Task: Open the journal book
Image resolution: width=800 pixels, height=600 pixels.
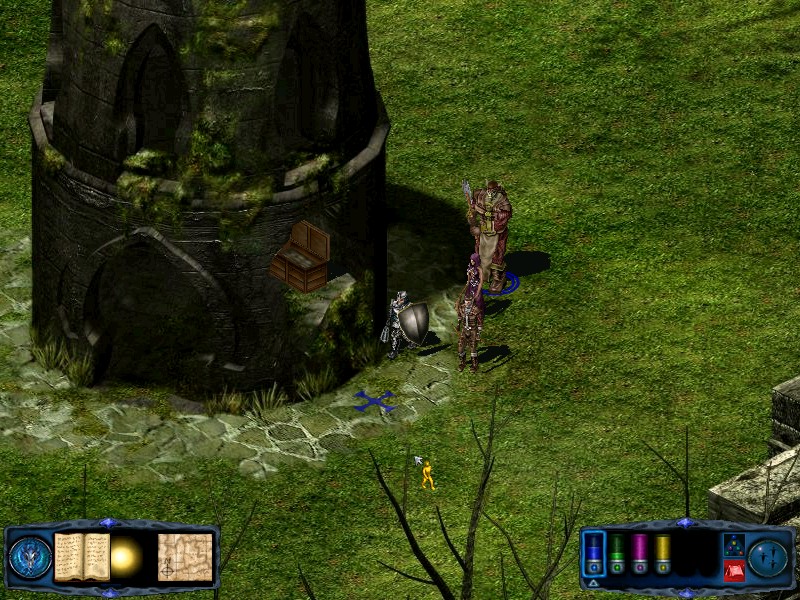Action: tap(82, 557)
